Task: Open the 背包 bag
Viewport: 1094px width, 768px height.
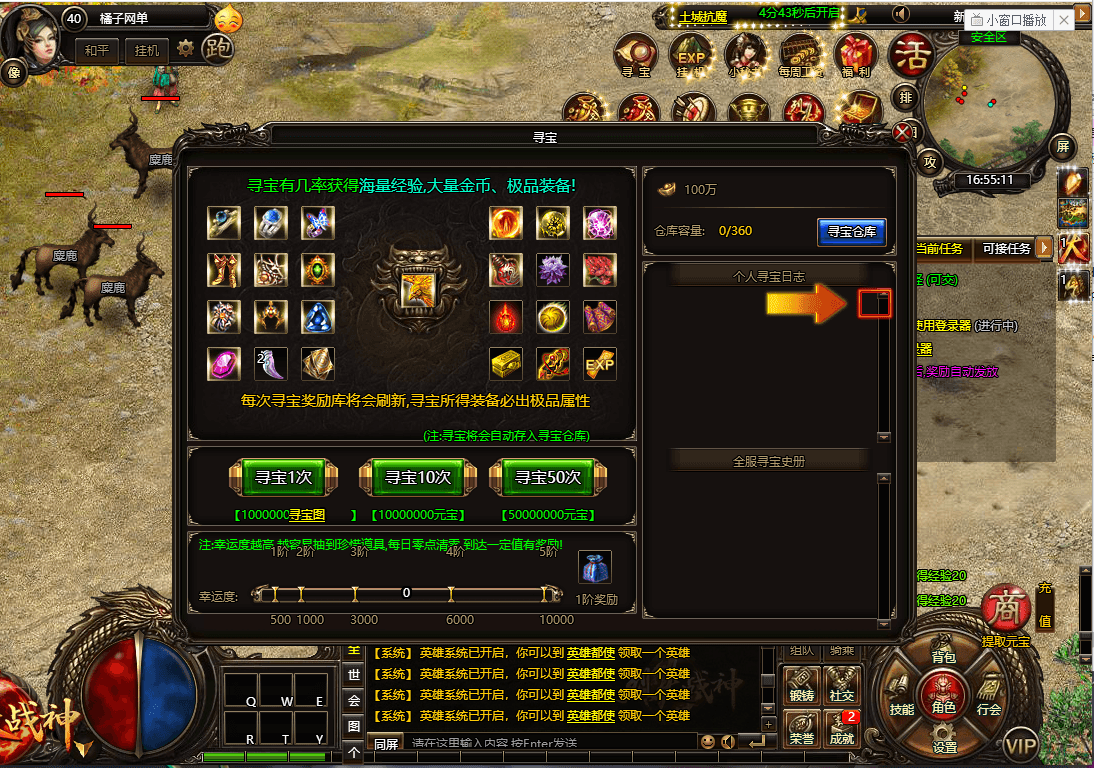Action: pyautogui.click(x=944, y=657)
